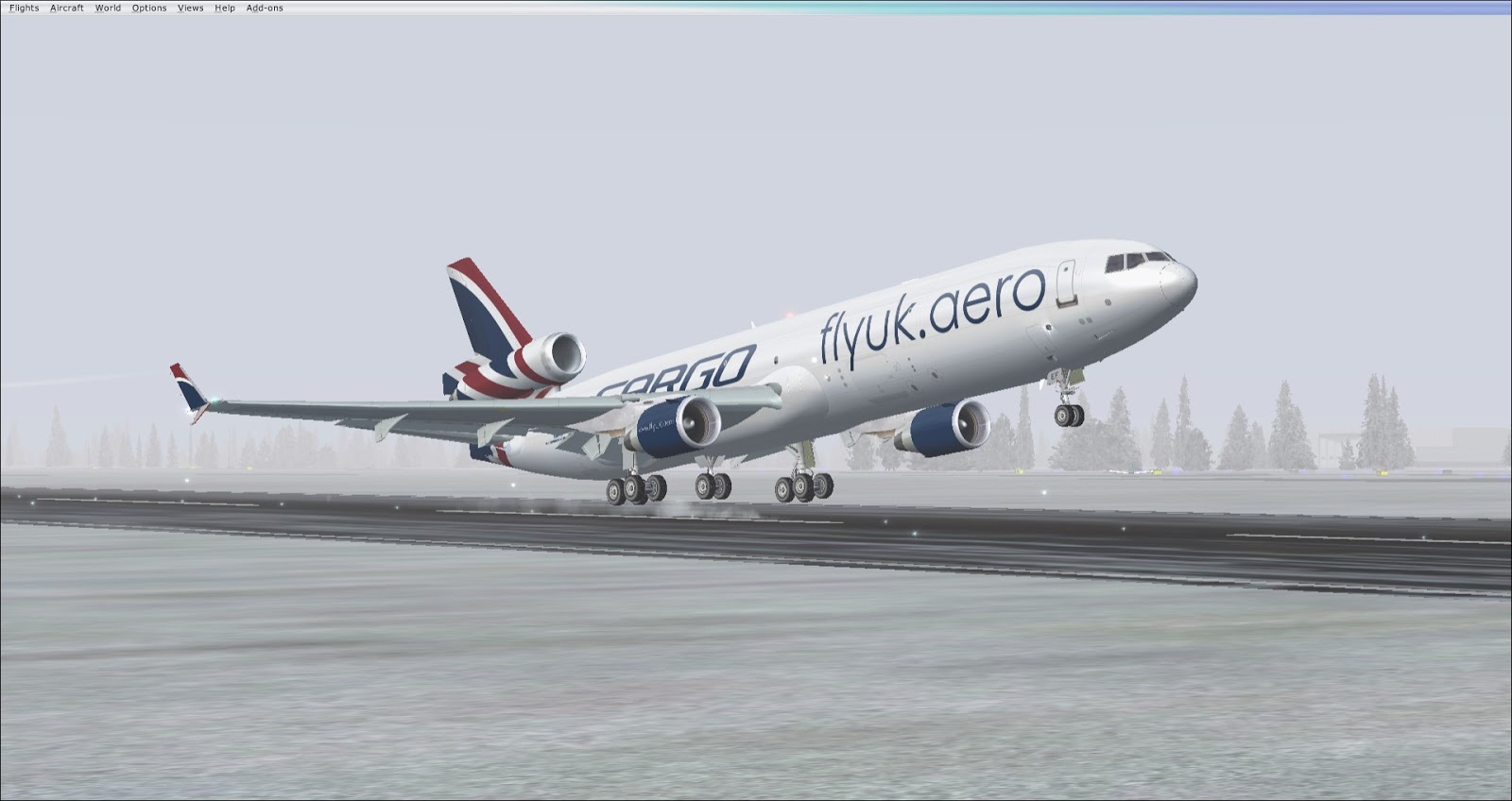Show the Options menu
This screenshot has height=801, width=1512.
pos(149,8)
